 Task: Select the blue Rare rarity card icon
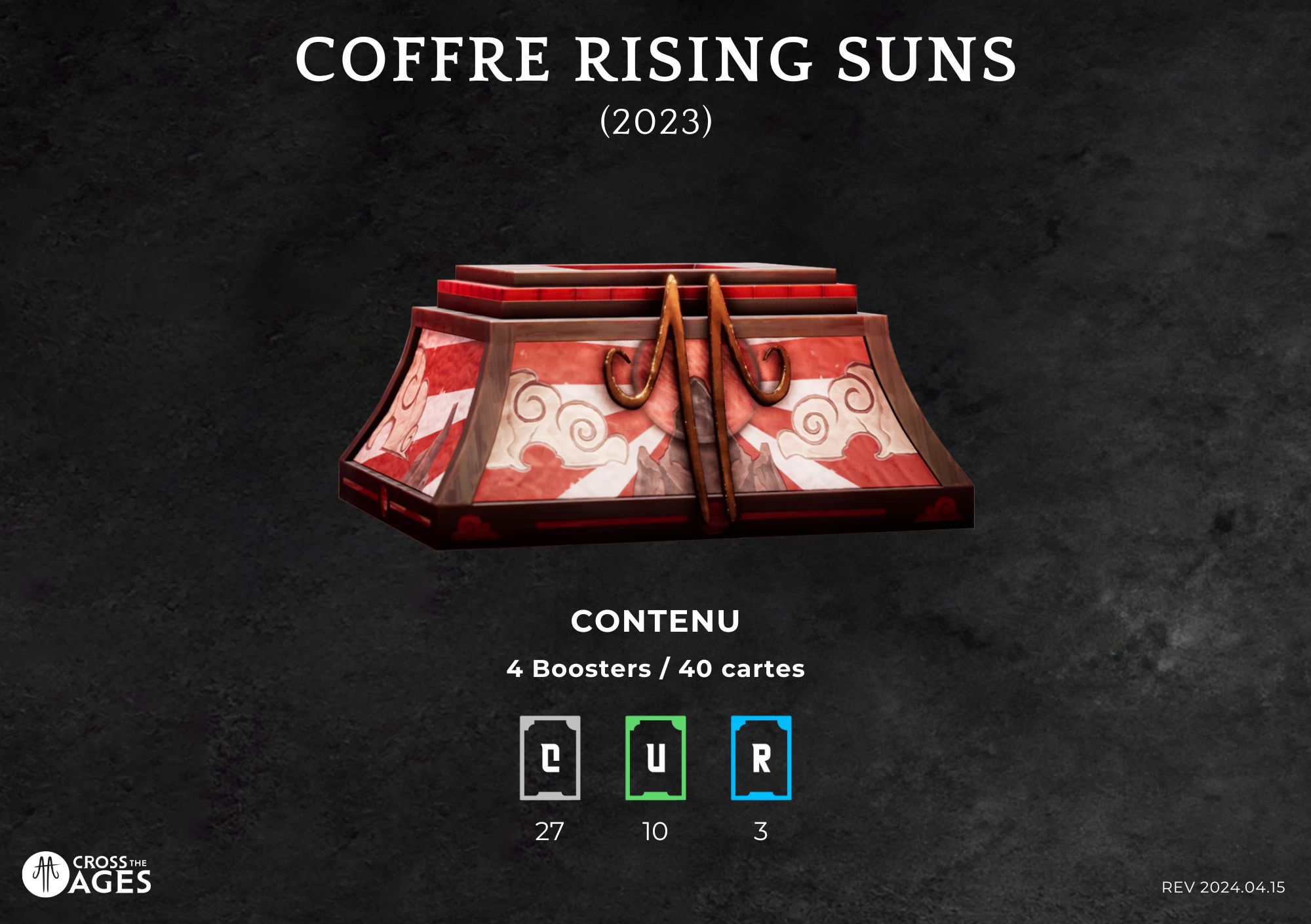pos(761,758)
